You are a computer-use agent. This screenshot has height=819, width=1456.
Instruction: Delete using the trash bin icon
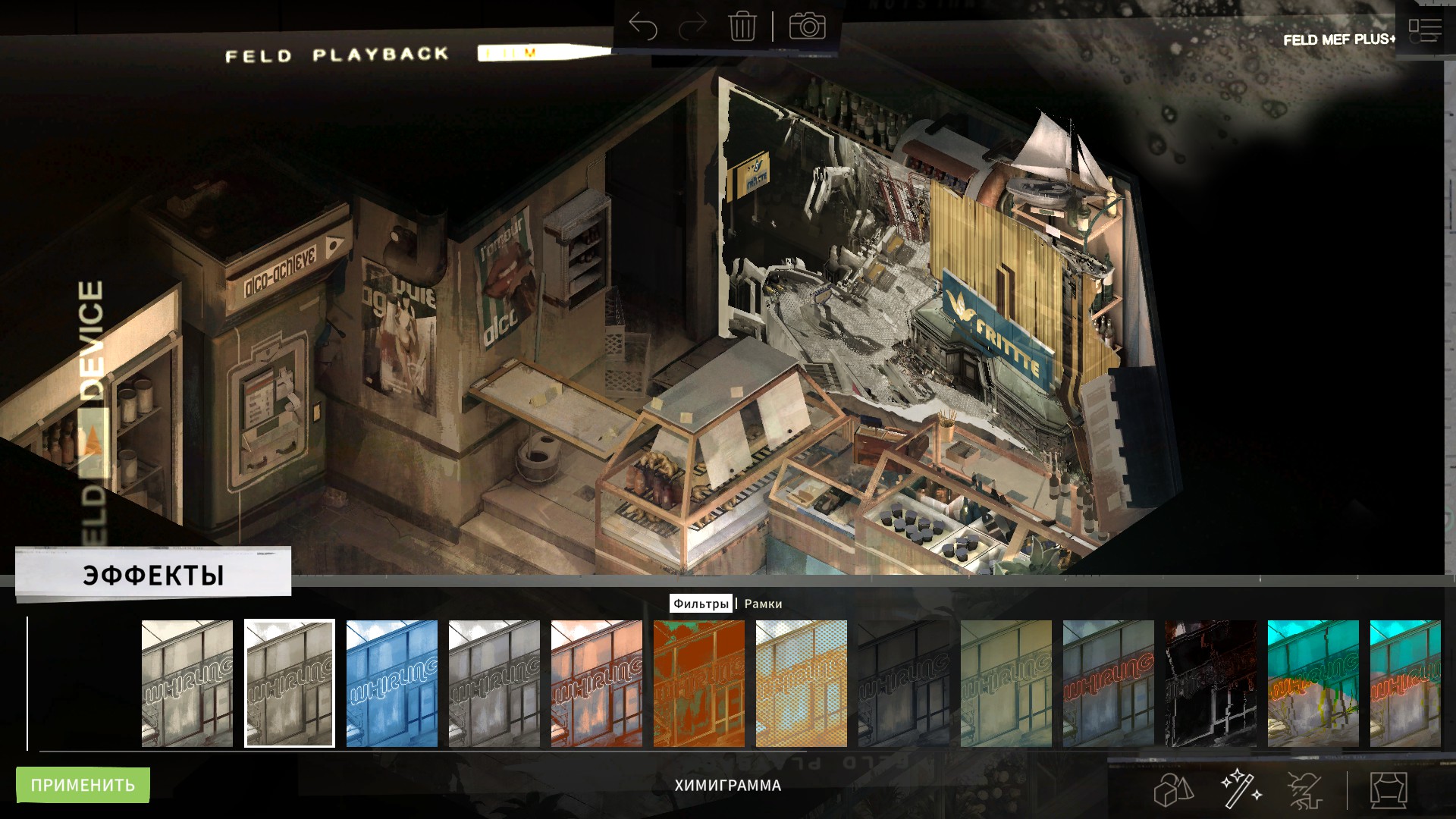742,27
